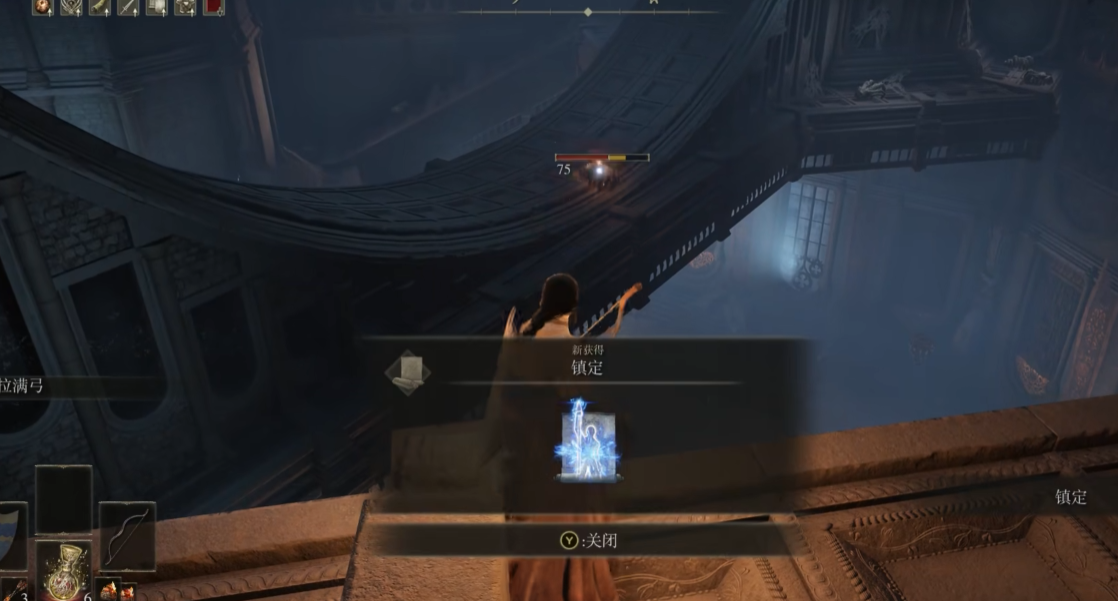Select the blue shield equipment slot
1118x601 pixels.
click(10, 536)
